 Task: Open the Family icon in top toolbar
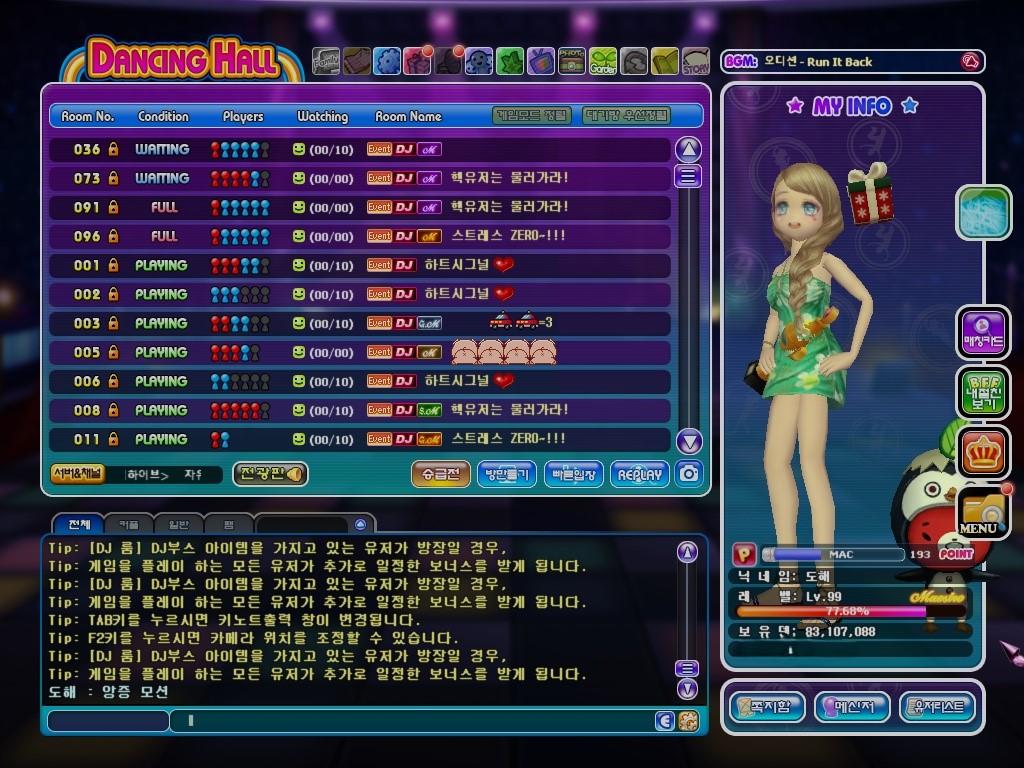click(326, 62)
